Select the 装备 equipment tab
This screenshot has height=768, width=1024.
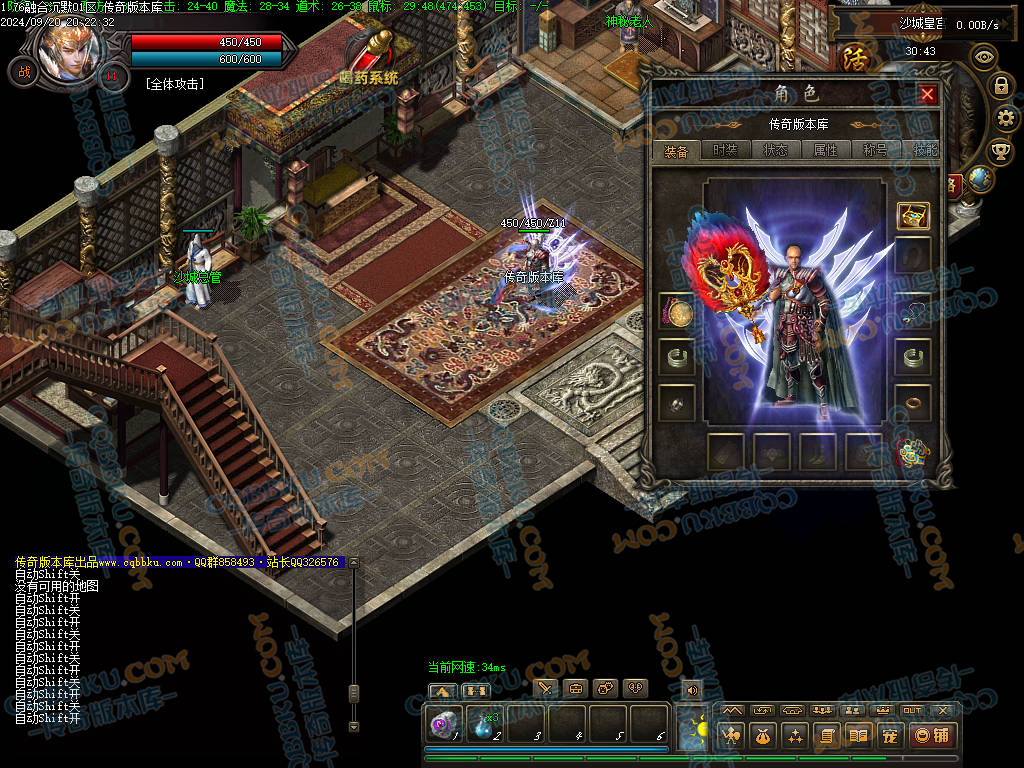click(x=676, y=150)
